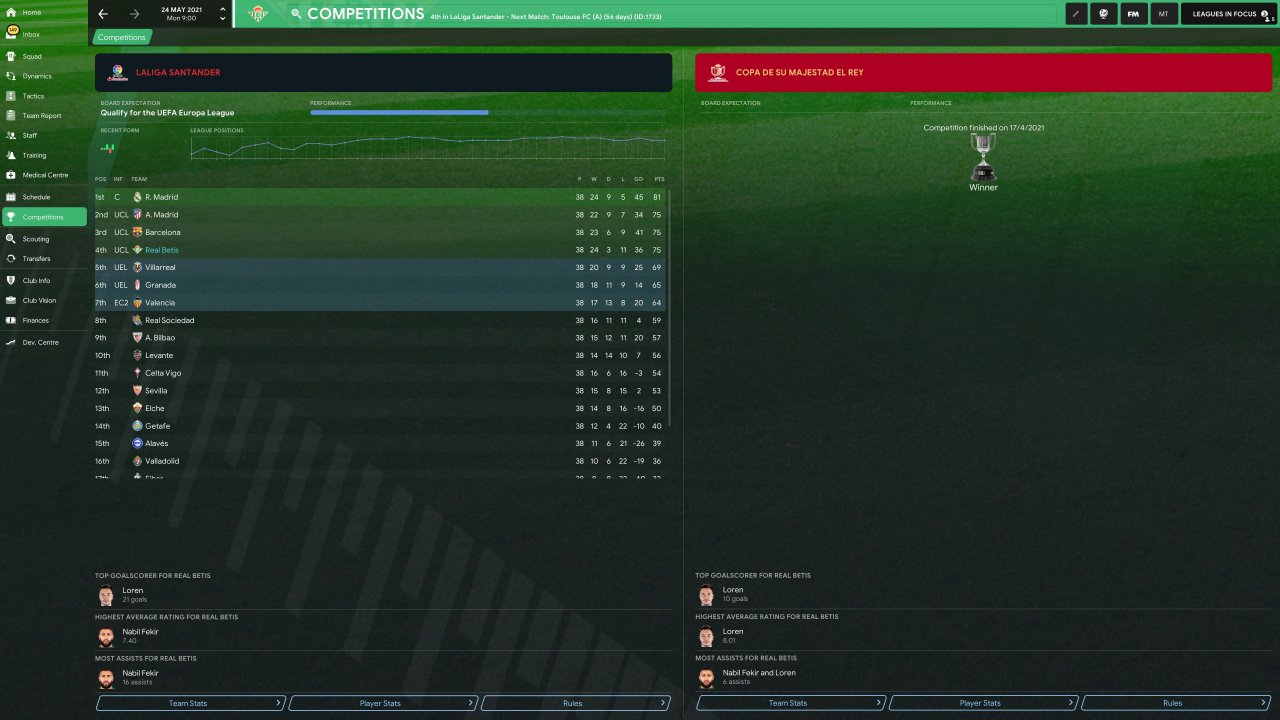Open the Home menu entry
1280x720 pixels.
[x=31, y=12]
